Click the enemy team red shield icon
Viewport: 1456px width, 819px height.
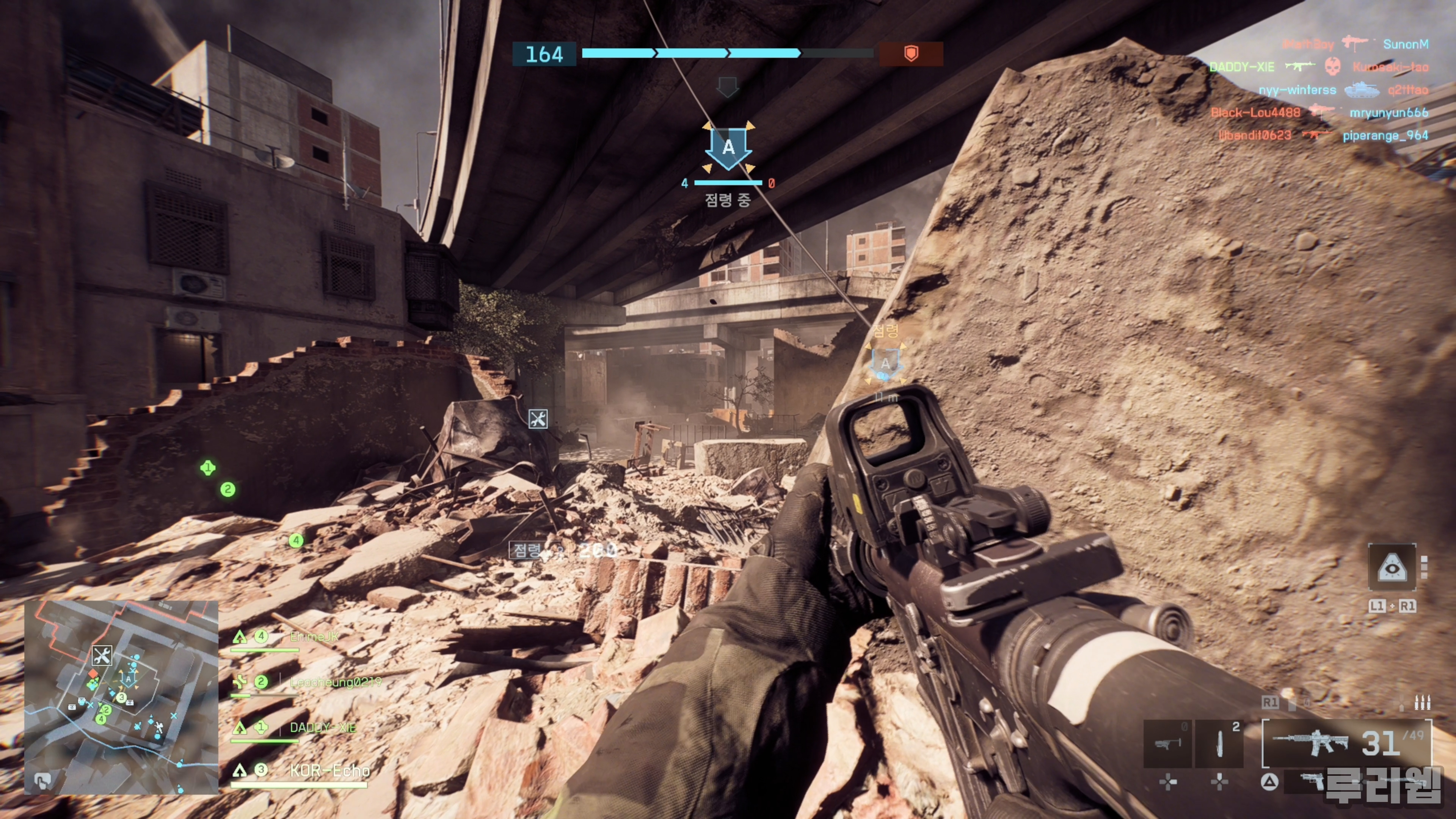point(910,54)
